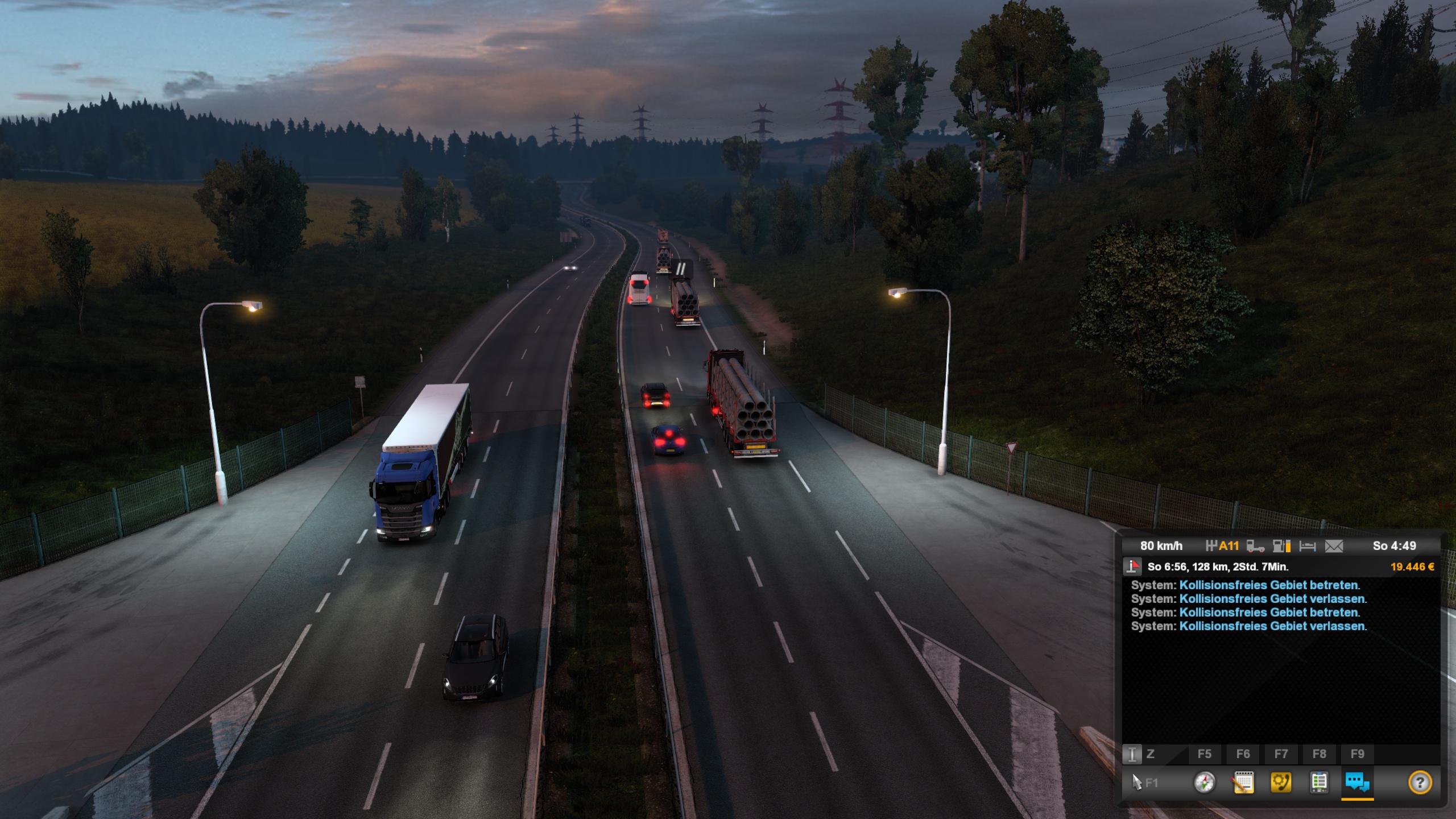1456x819 pixels.
Task: Select the blue chat bubbles tab
Action: 1357,783
